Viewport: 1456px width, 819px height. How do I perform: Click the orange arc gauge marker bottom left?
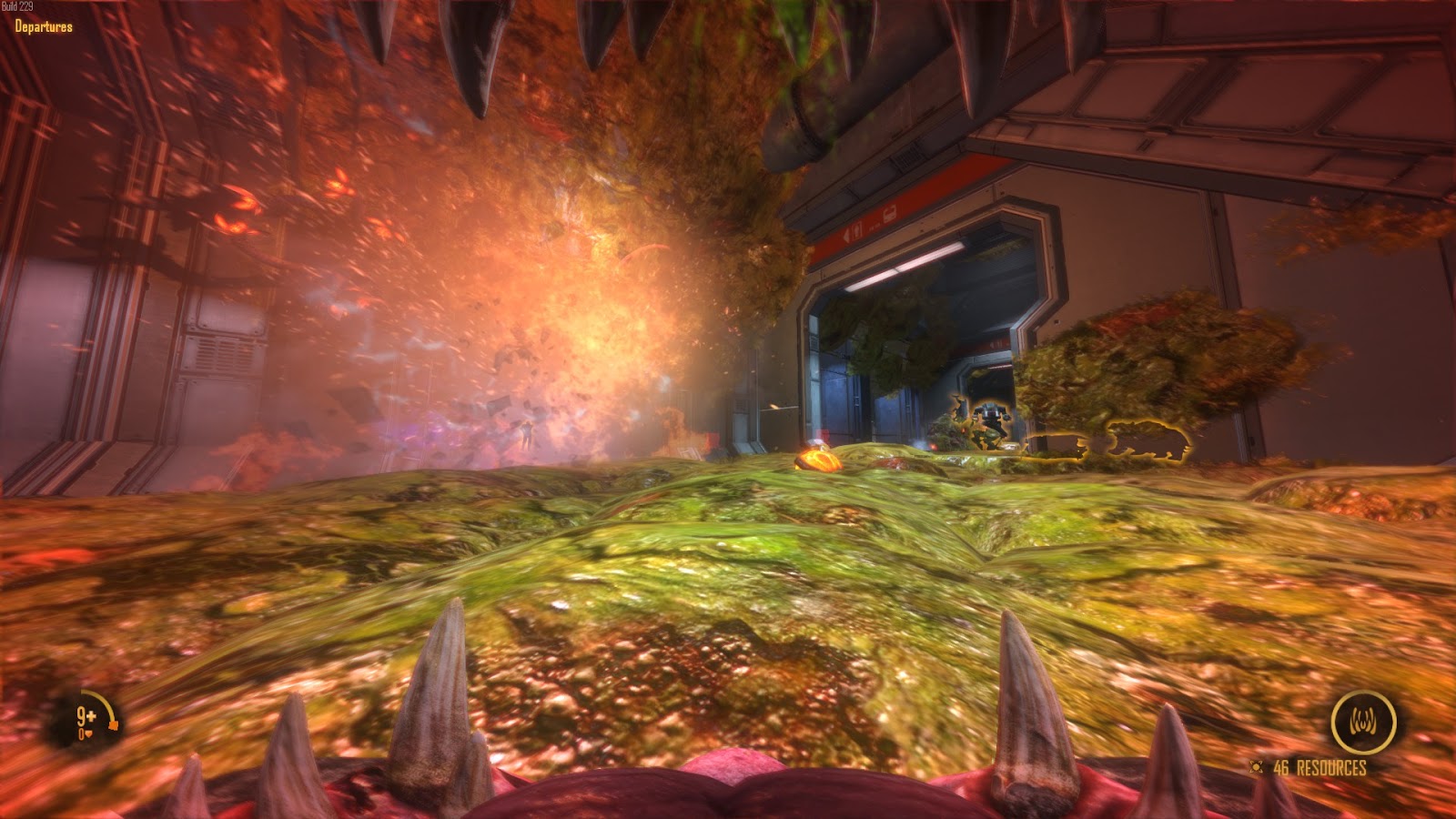pyautogui.click(x=113, y=724)
